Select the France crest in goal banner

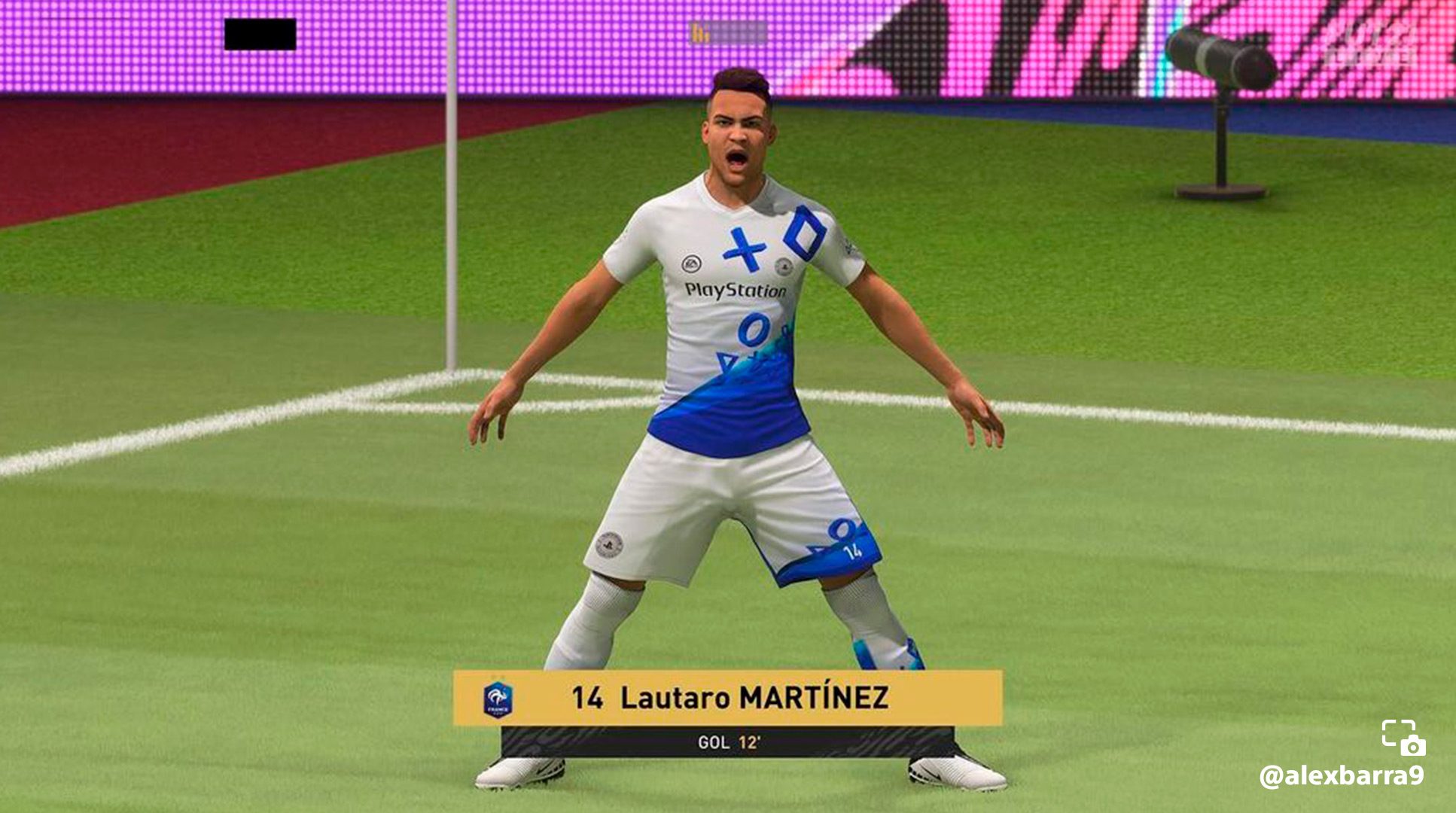tap(498, 699)
